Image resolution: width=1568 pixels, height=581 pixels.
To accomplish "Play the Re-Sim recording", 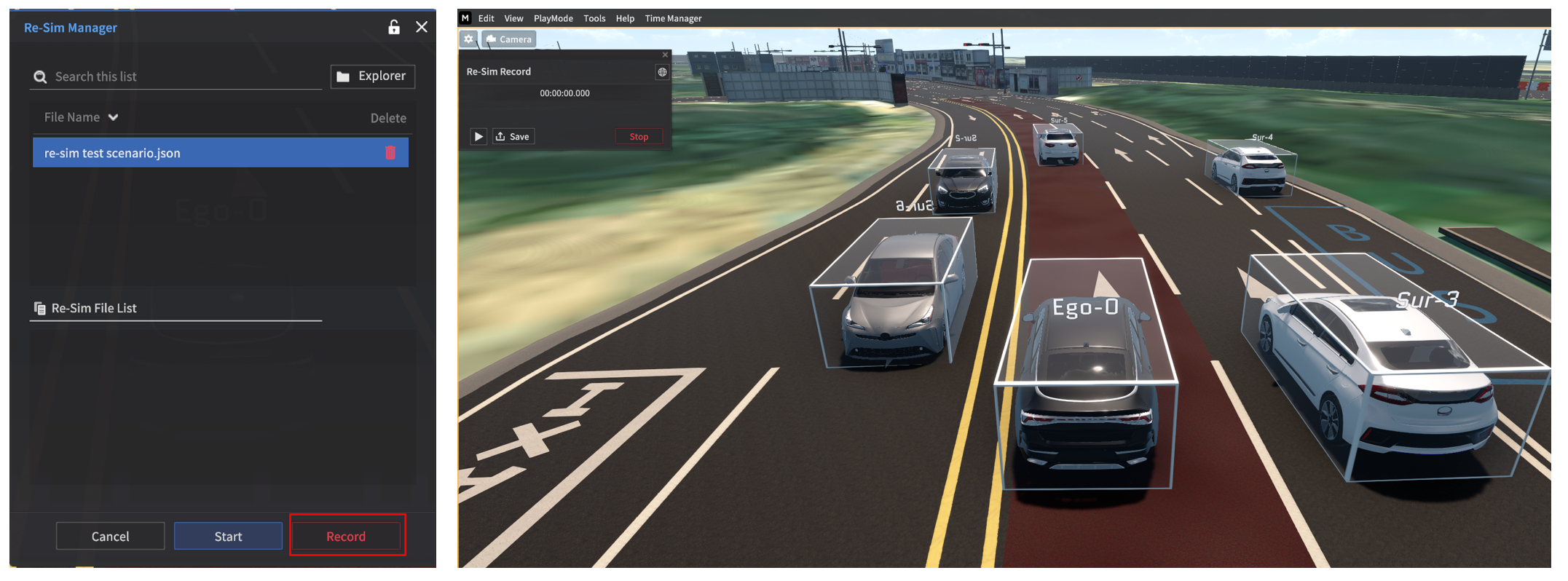I will pos(478,136).
